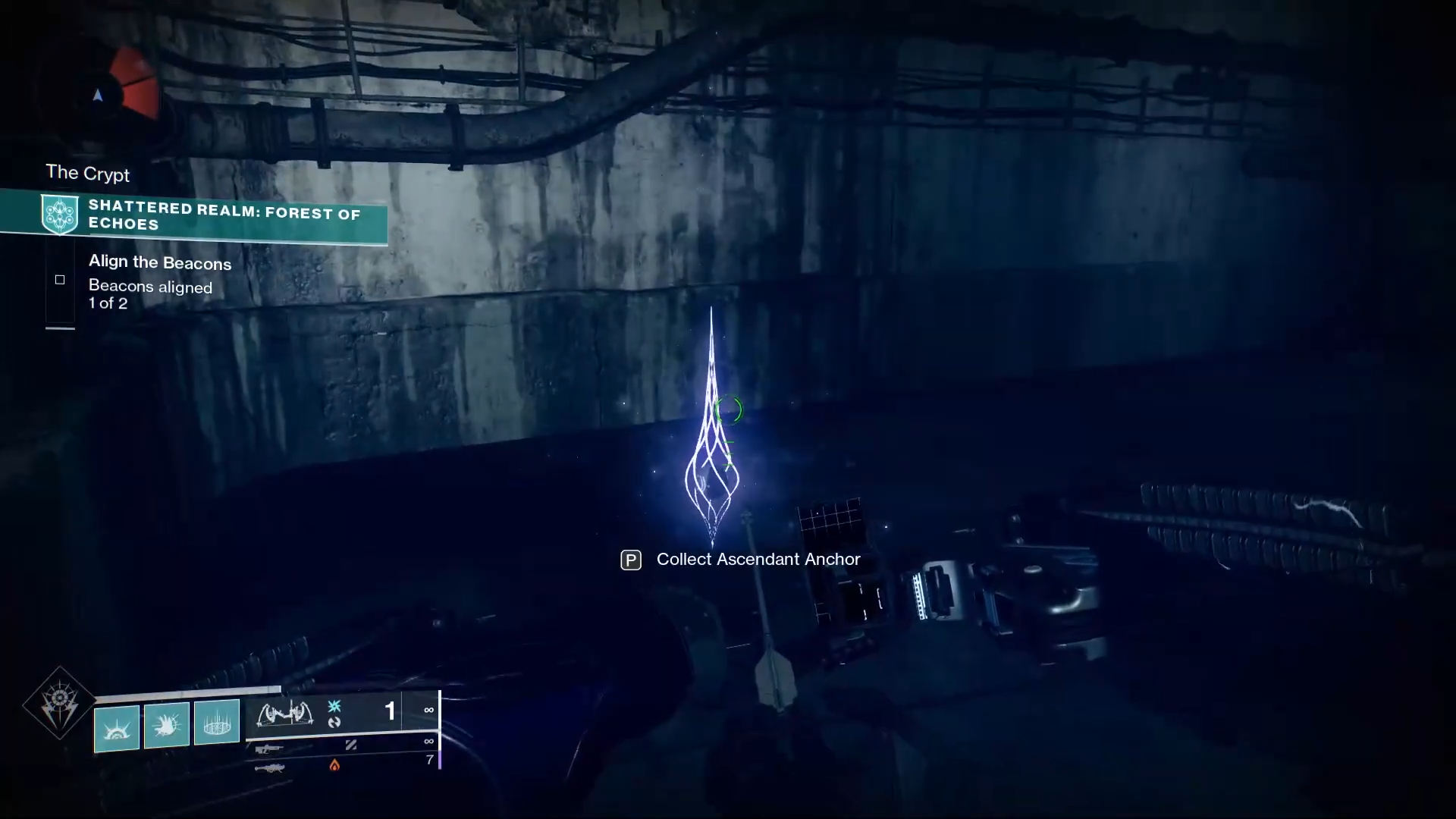The image size is (1456, 819).
Task: Select the super ability diamond icon
Action: point(59,704)
